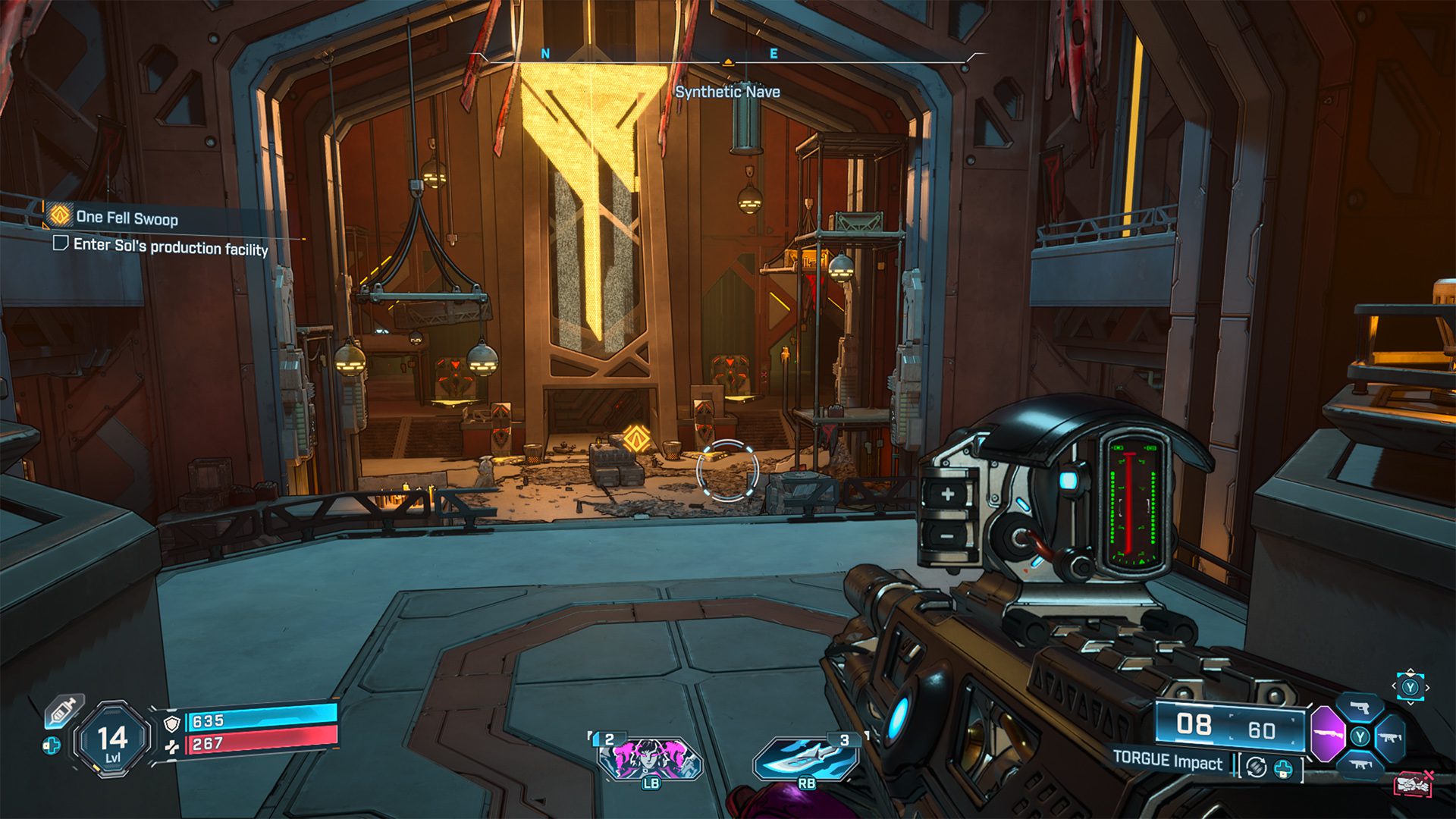Click the yellow diamond objective waypoint marker

pos(635,438)
